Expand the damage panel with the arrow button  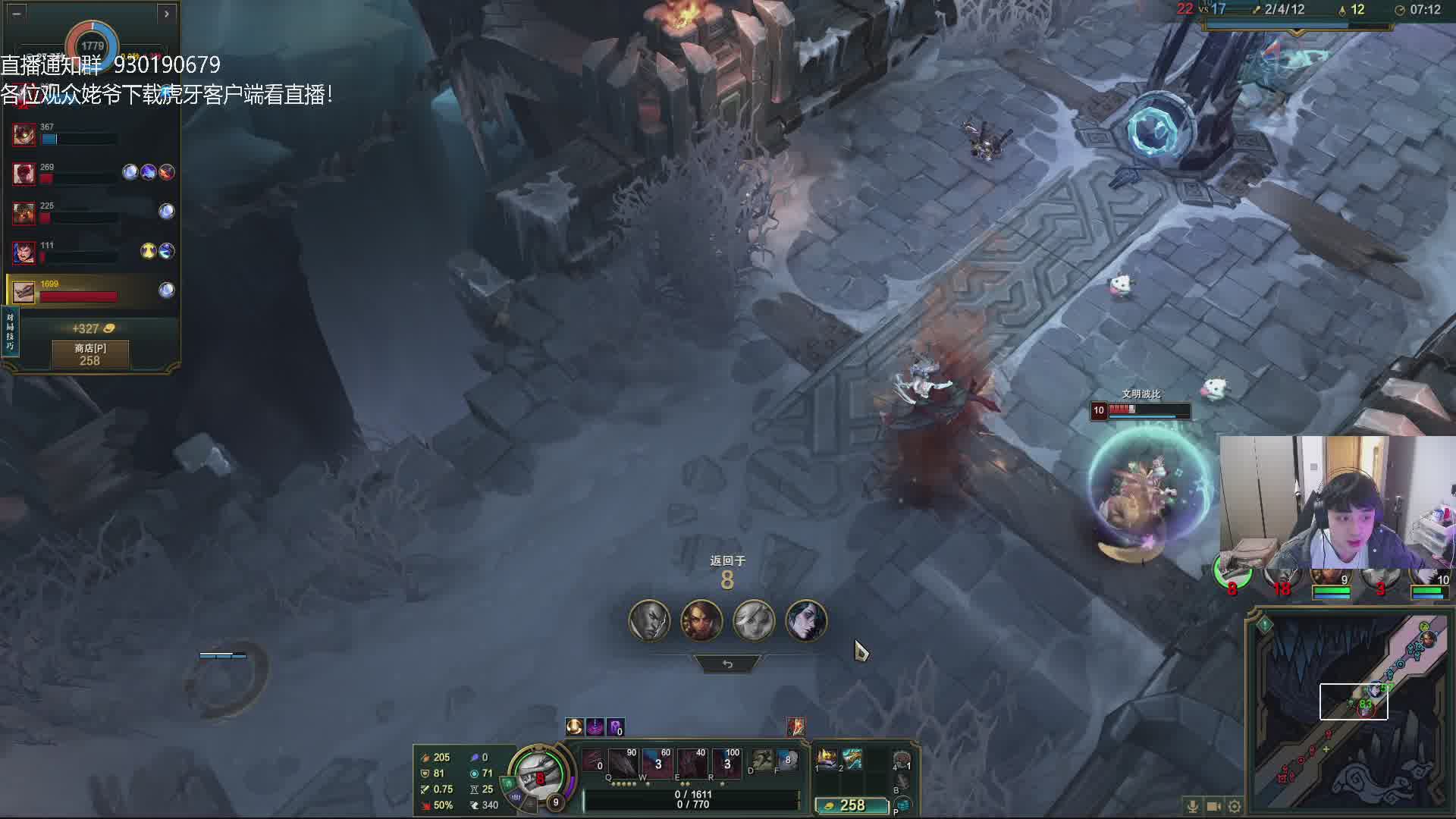[x=166, y=13]
